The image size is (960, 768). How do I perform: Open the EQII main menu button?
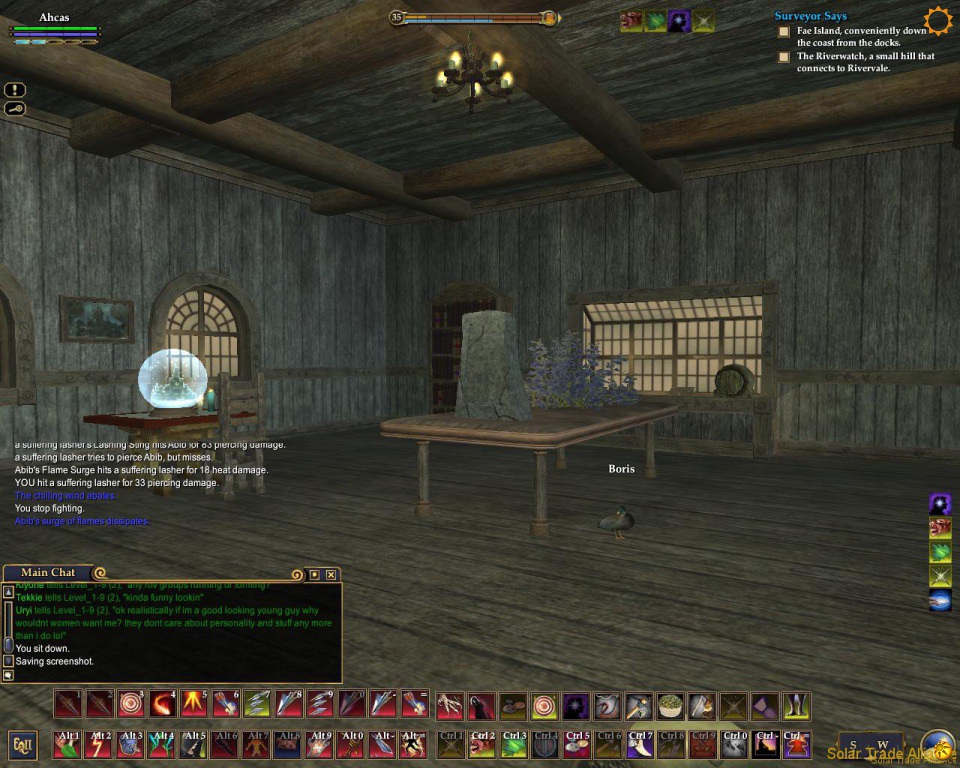point(22,744)
